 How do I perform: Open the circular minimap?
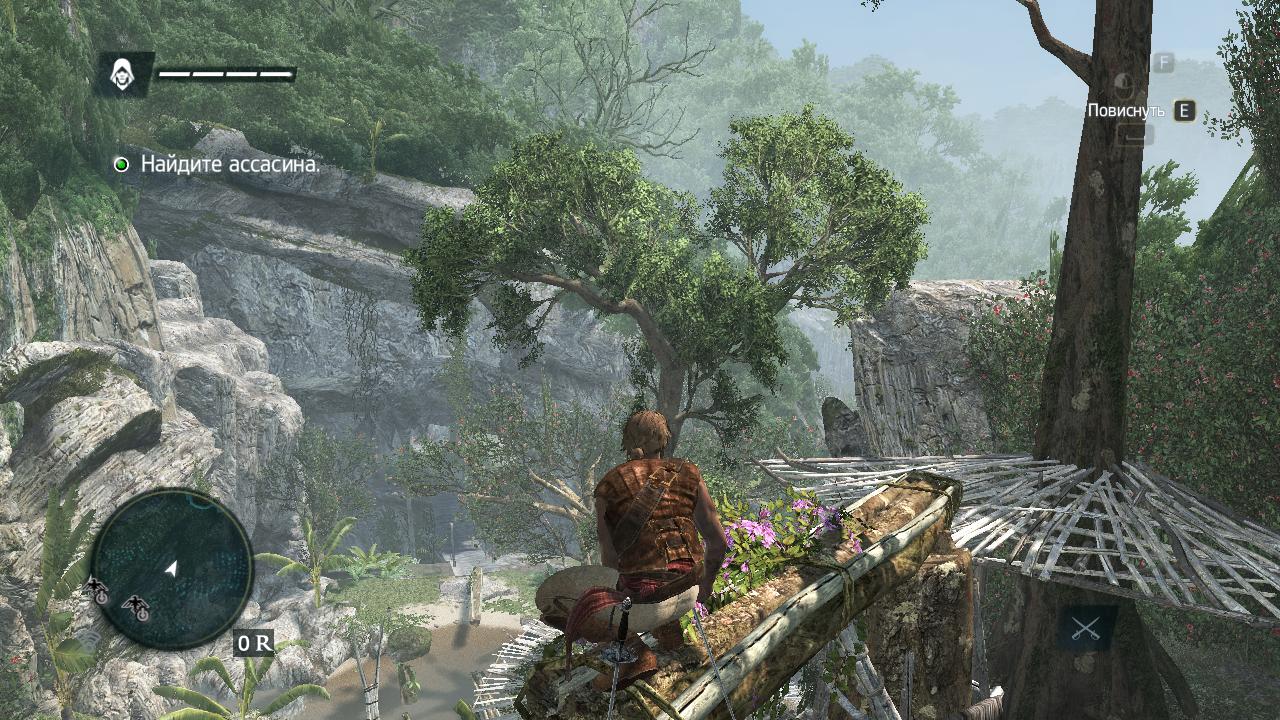tap(171, 568)
